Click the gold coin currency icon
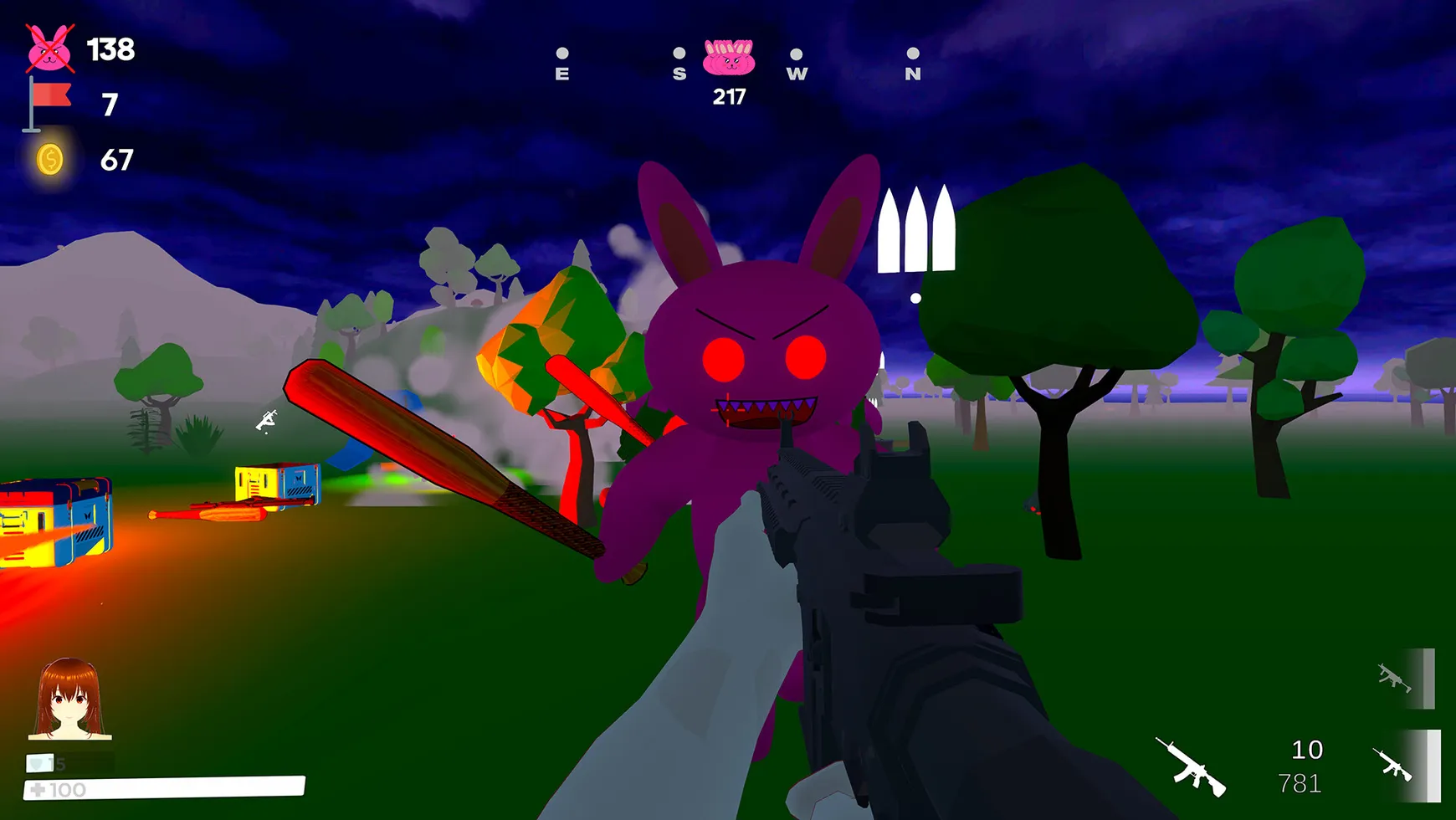The image size is (1456, 820). 50,159
